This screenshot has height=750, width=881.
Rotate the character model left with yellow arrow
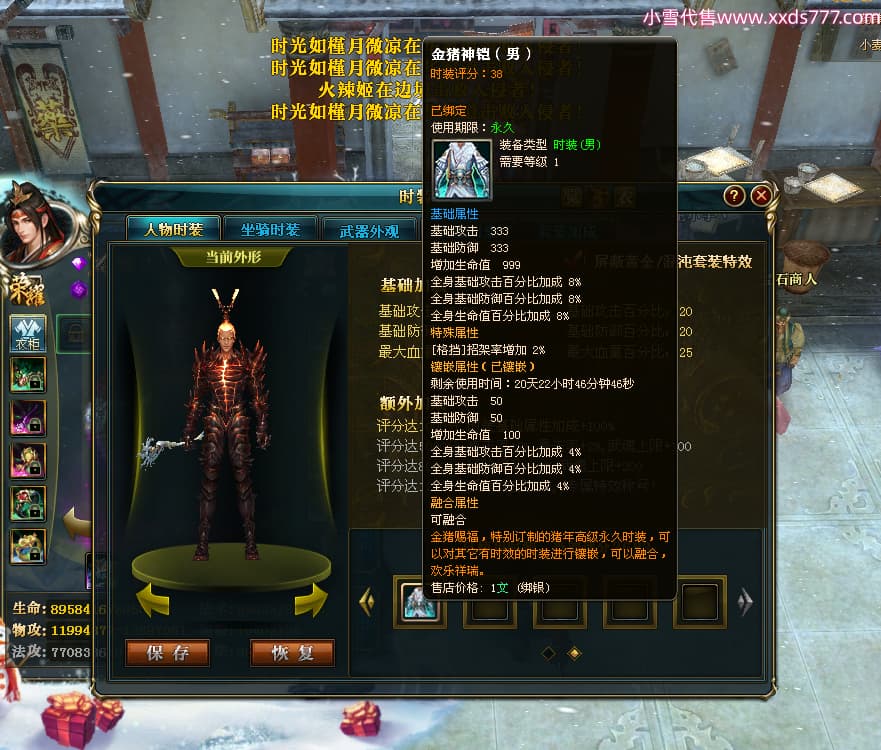[x=153, y=600]
